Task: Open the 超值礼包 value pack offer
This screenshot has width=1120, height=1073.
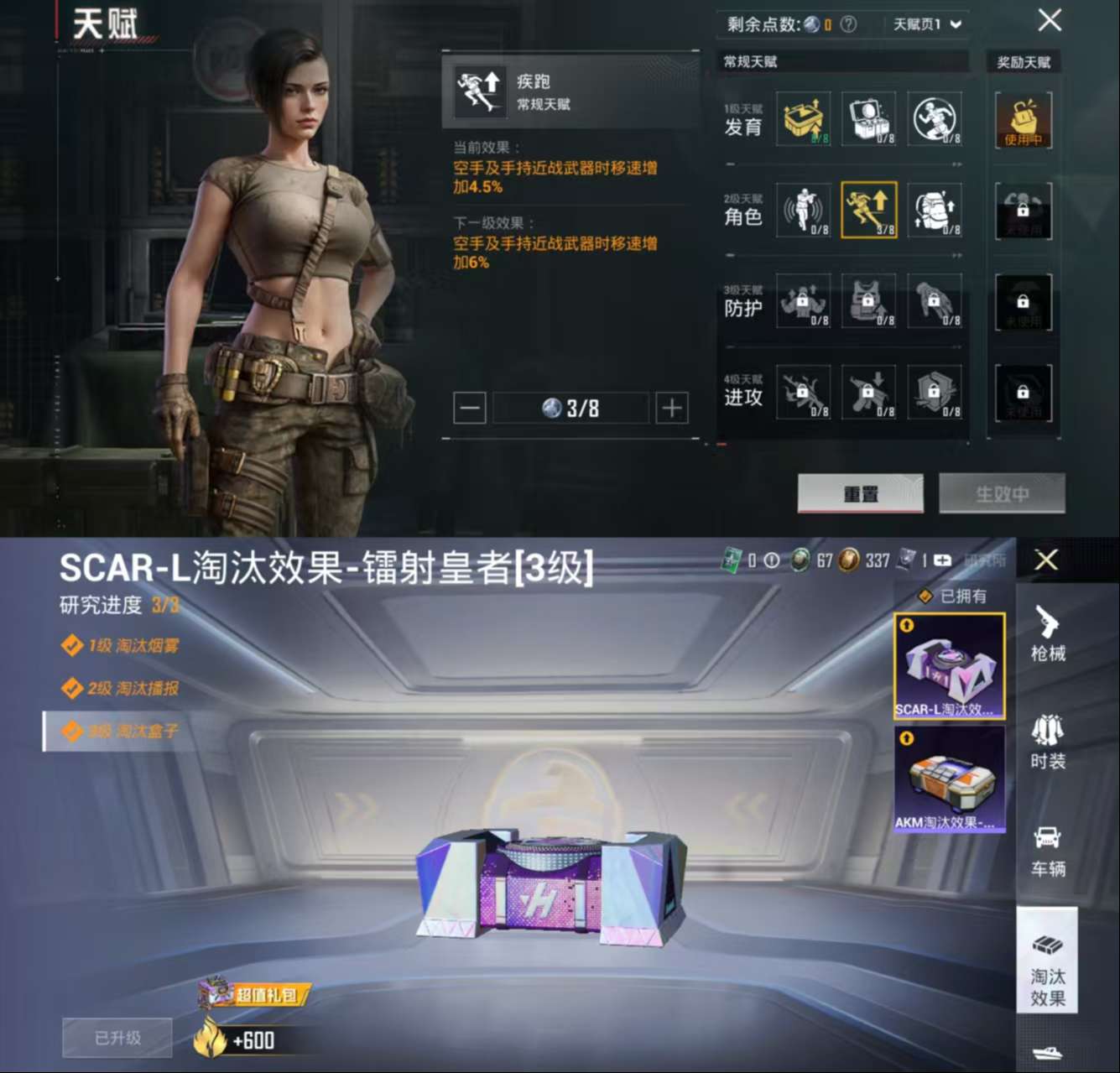Action: tap(254, 994)
